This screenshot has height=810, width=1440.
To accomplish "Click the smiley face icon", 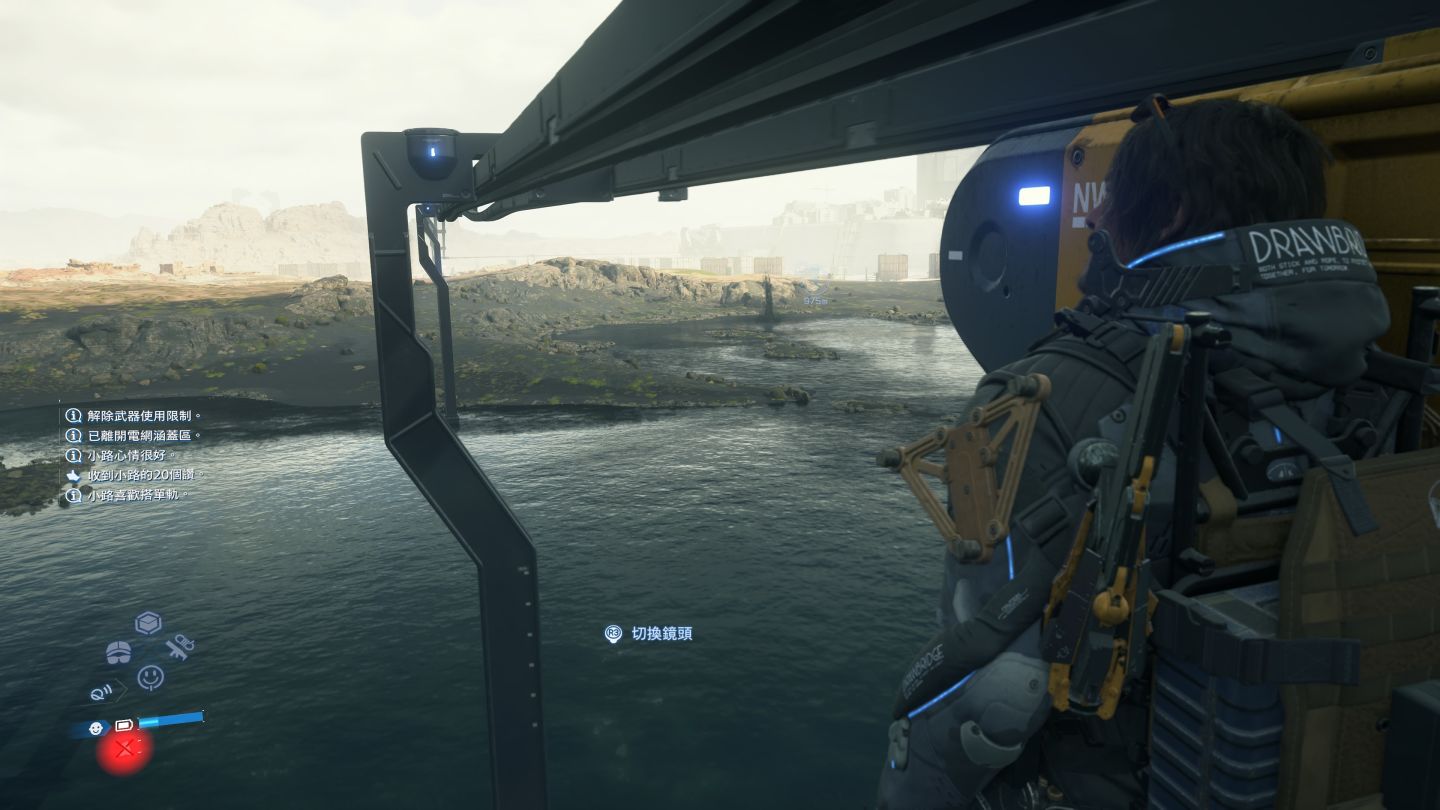I will pos(150,677).
